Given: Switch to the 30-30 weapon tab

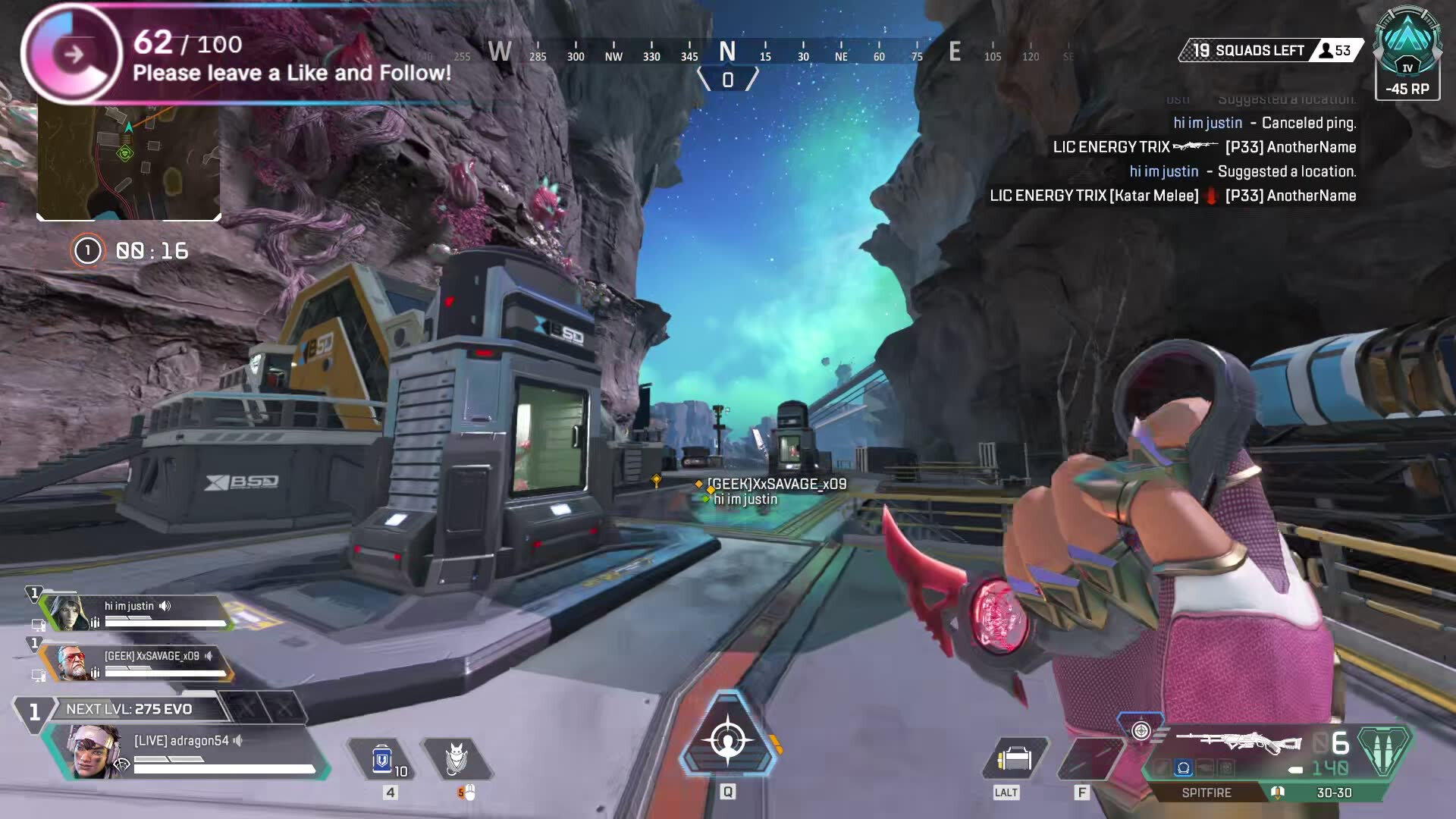Looking at the screenshot, I should pyautogui.click(x=1334, y=792).
